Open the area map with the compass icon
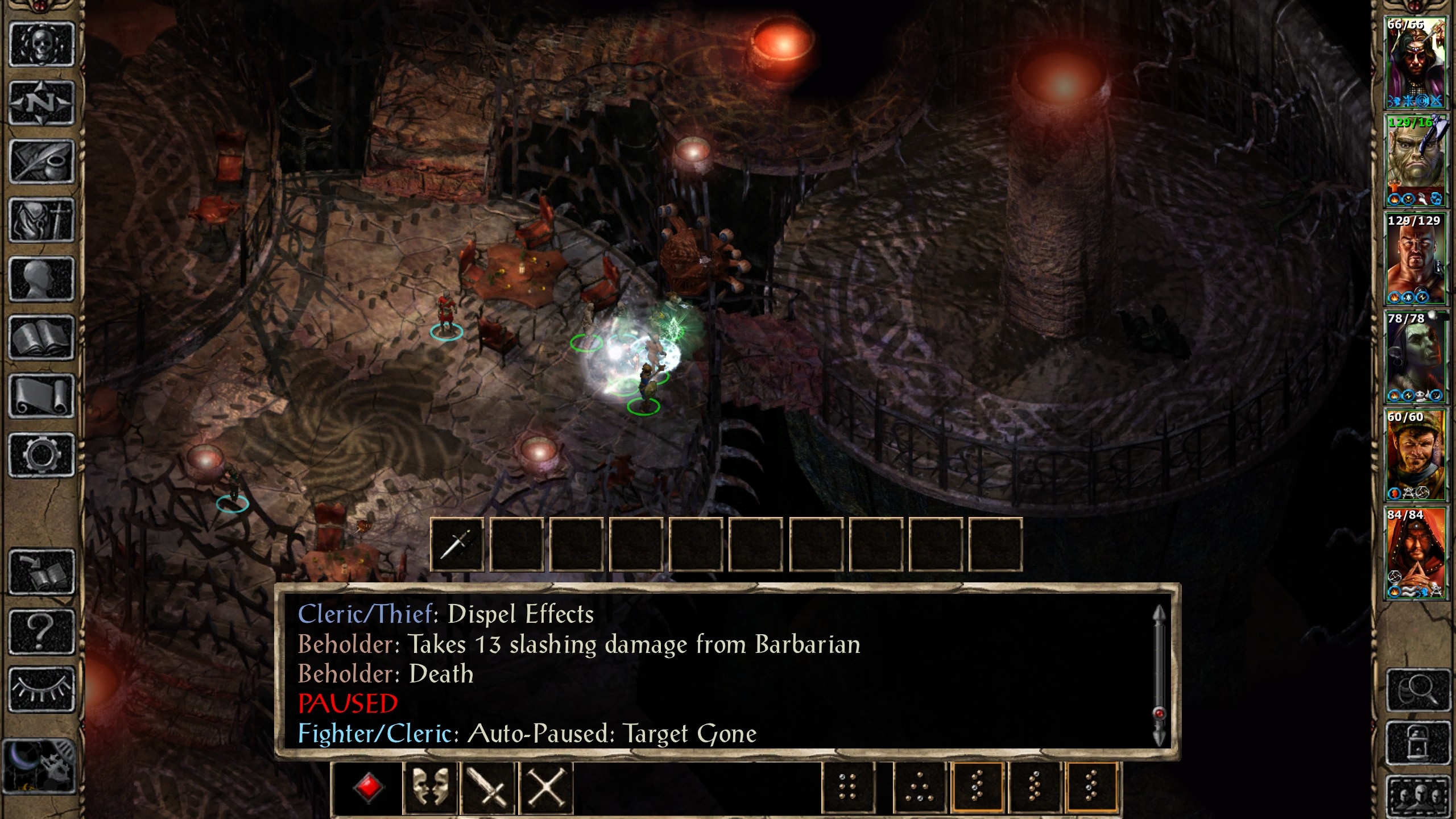 tap(42, 104)
